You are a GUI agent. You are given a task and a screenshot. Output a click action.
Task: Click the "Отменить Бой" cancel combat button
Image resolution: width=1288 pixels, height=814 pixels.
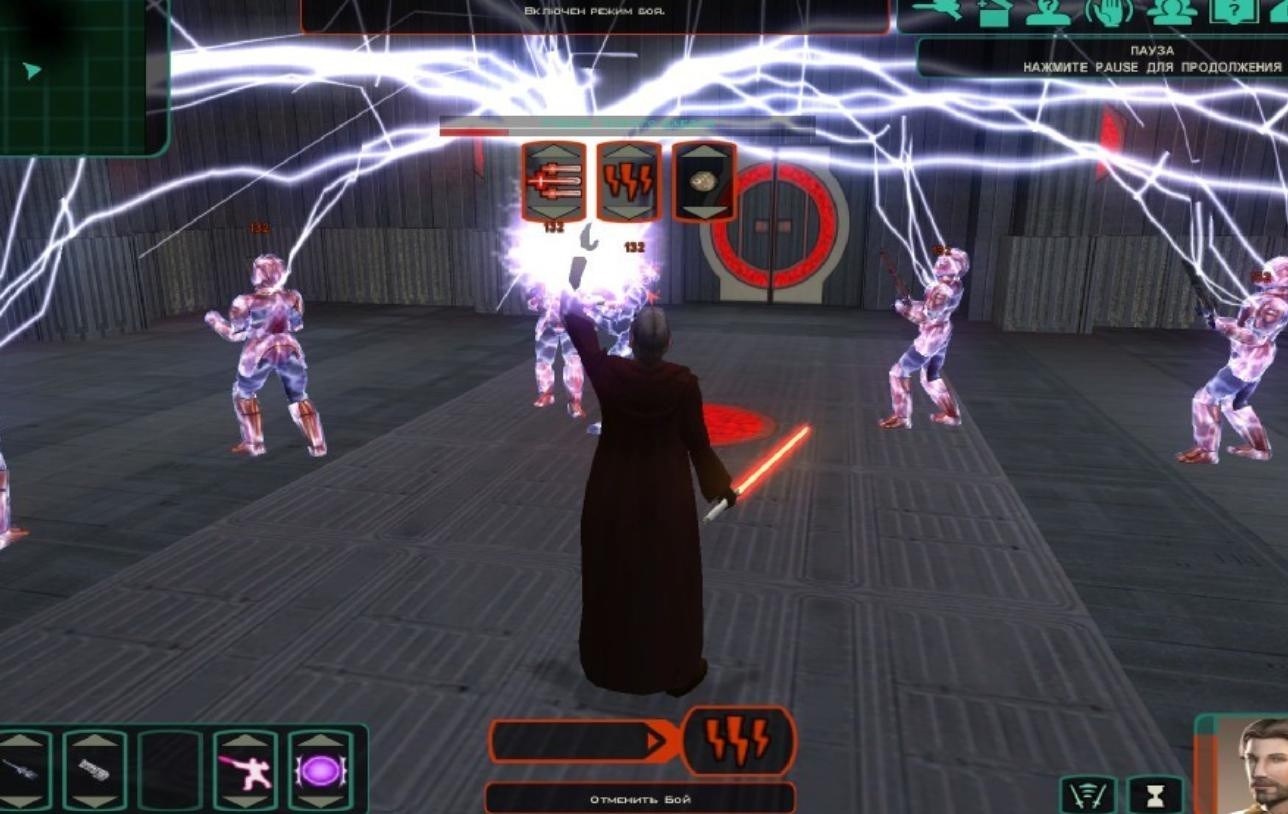[x=639, y=799]
